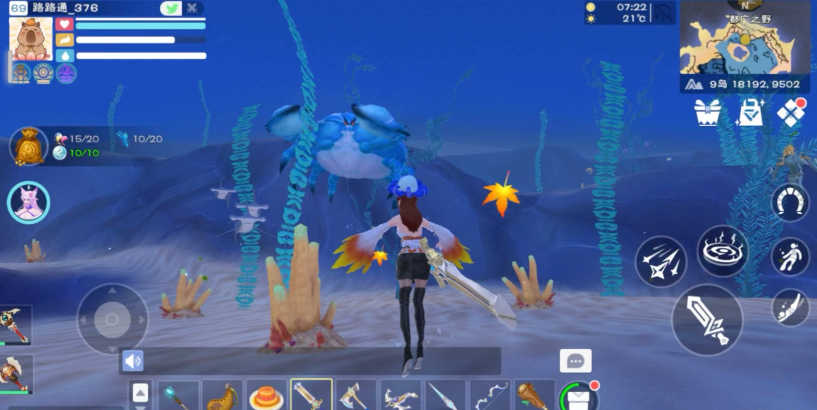Toggle the speaker voice button
Image resolution: width=817 pixels, height=410 pixels.
click(133, 361)
